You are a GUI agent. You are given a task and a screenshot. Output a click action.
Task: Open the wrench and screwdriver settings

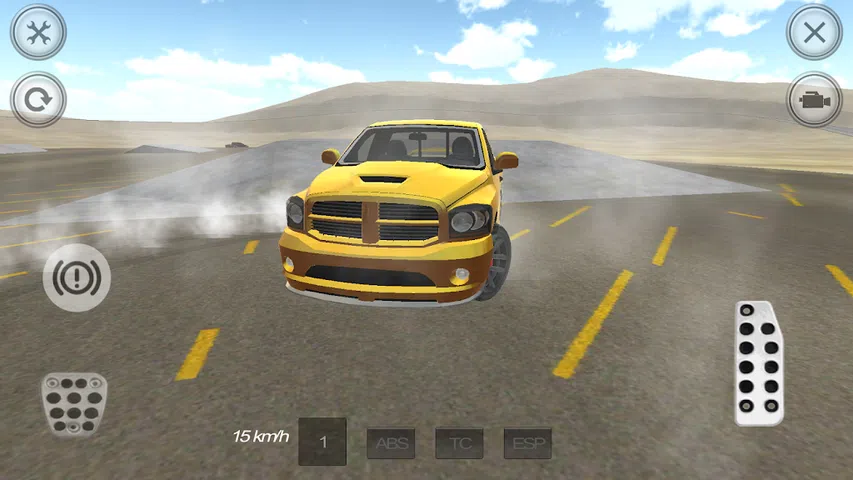[x=38, y=32]
